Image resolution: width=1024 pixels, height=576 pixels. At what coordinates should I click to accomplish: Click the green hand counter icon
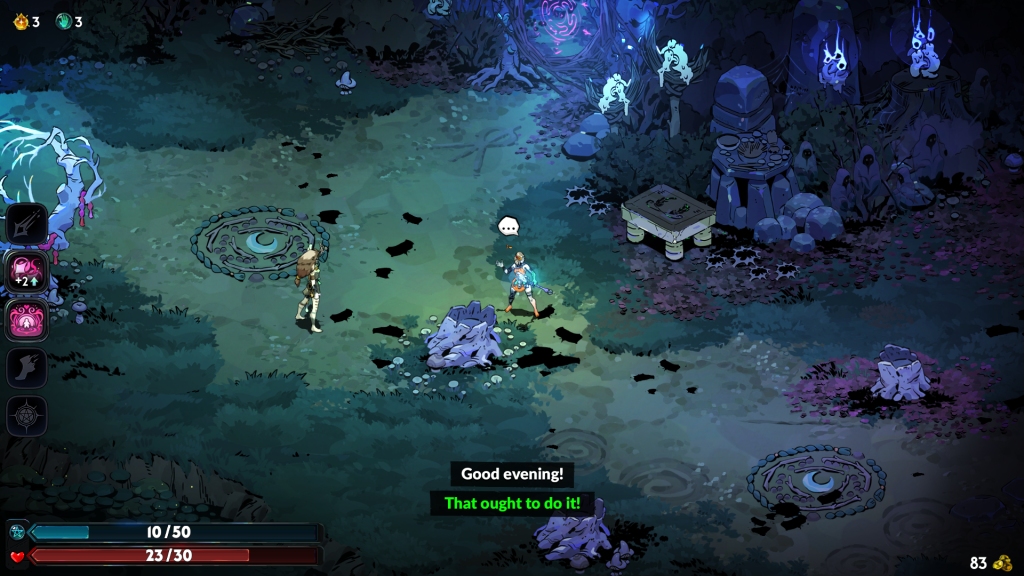pyautogui.click(x=64, y=21)
